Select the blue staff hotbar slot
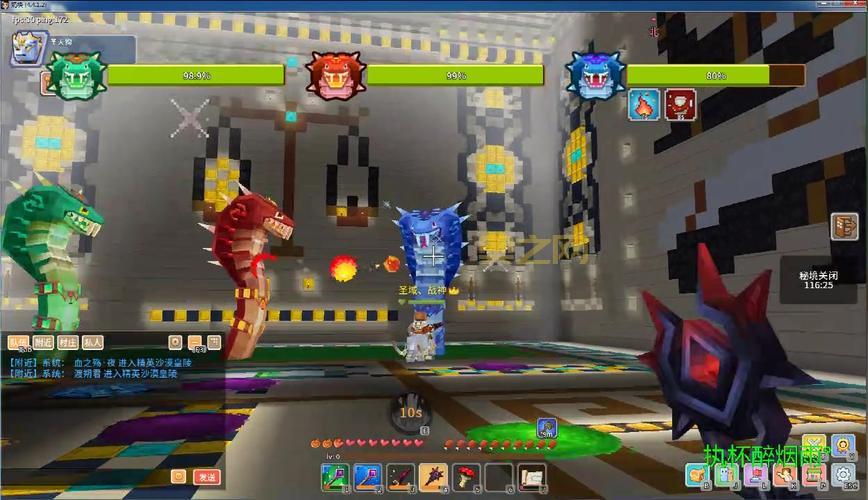The width and height of the screenshot is (868, 500). 367,476
